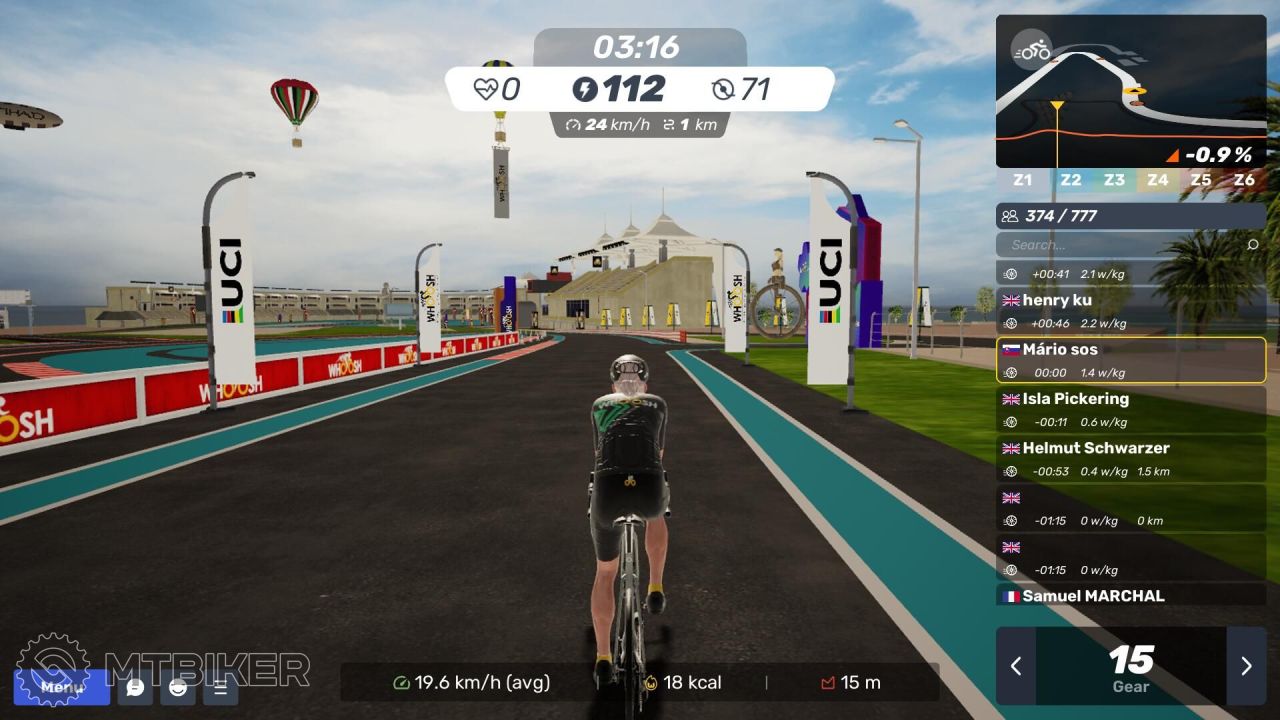Click the three-line list button
1280x720 pixels.
point(221,687)
